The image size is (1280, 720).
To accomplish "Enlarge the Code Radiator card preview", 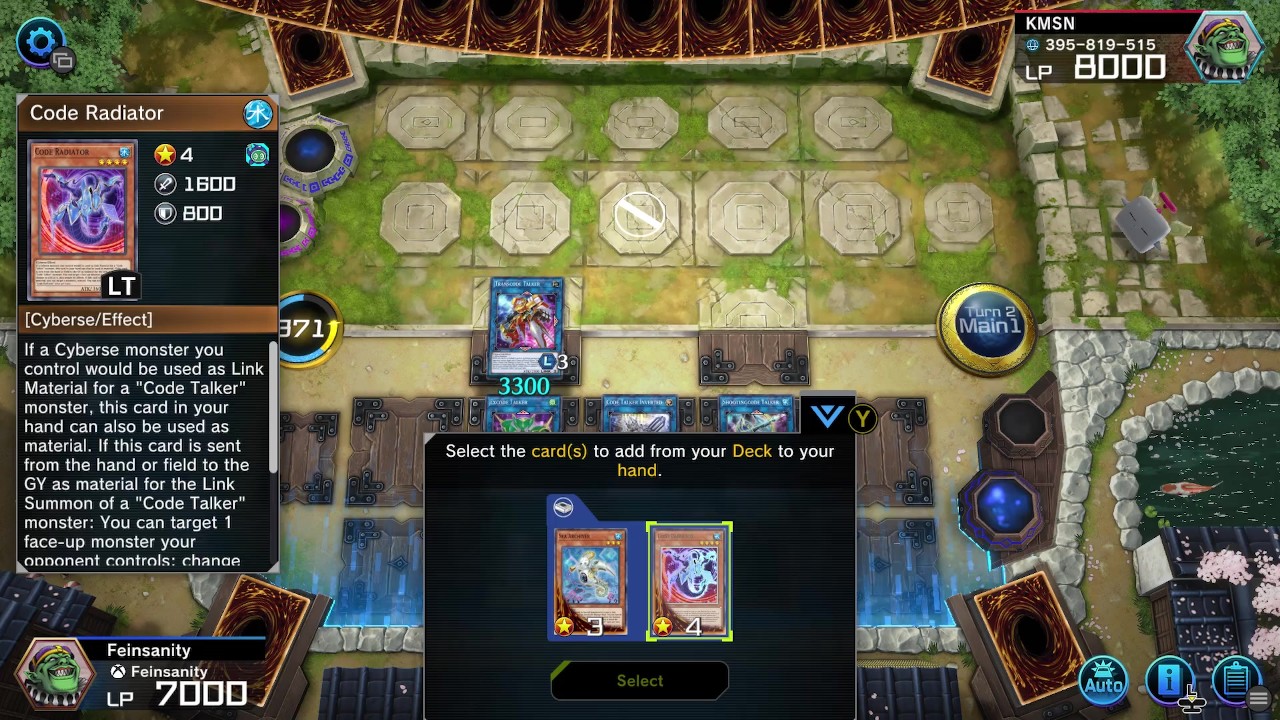I will pyautogui.click(x=82, y=220).
